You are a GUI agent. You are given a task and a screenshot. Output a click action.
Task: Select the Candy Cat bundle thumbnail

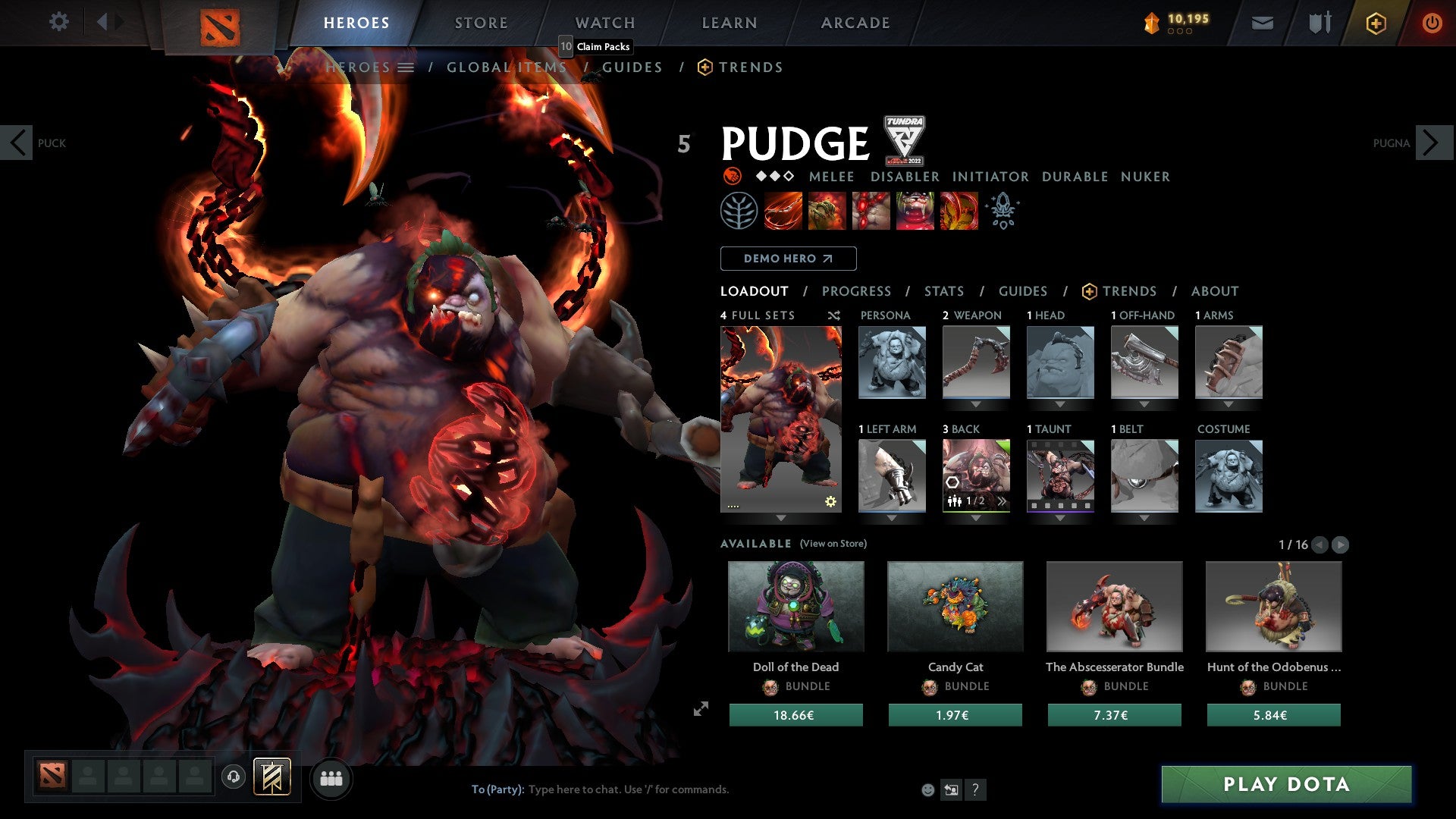955,606
